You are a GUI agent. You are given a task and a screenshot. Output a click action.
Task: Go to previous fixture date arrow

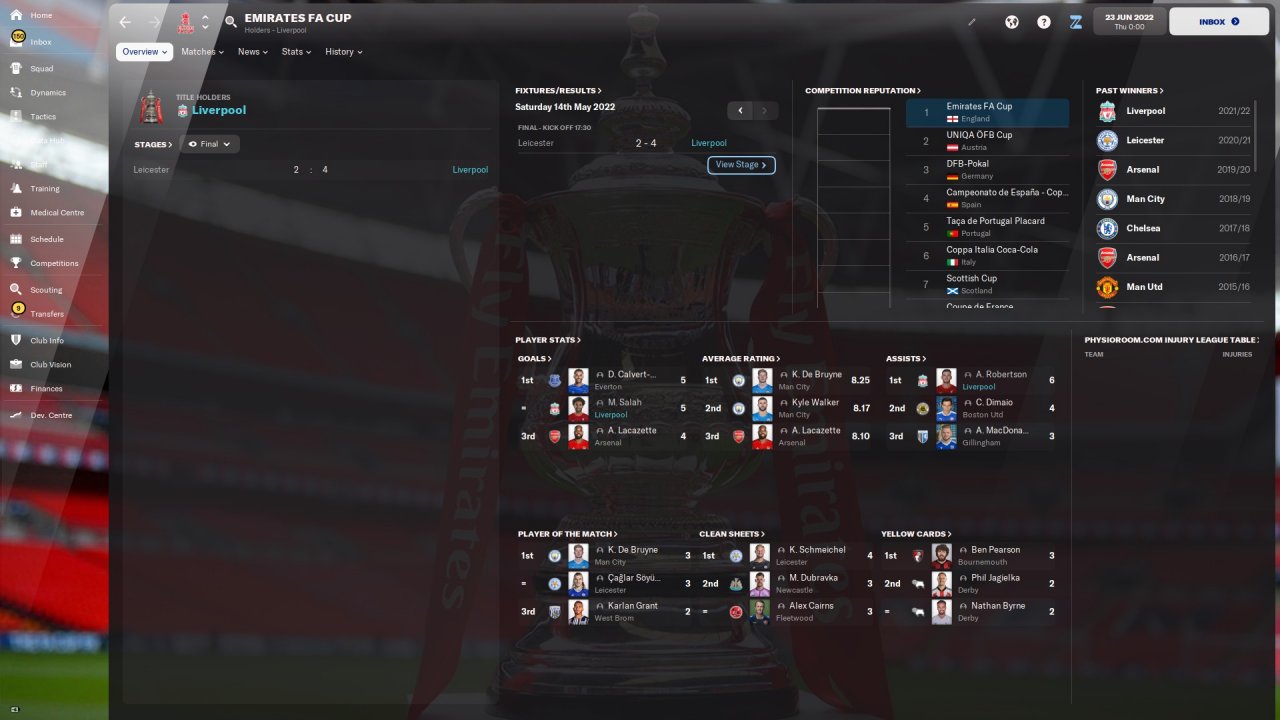740,111
